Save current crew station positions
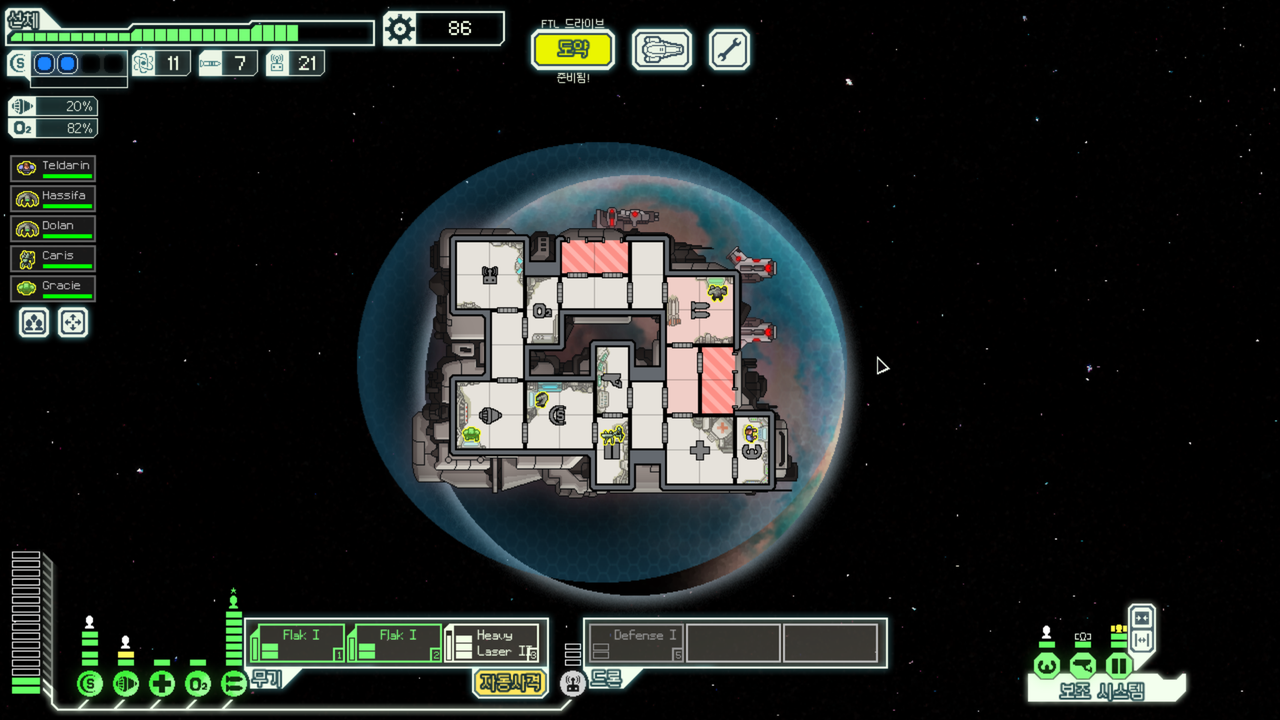Screen dimensions: 1280x720 point(34,322)
